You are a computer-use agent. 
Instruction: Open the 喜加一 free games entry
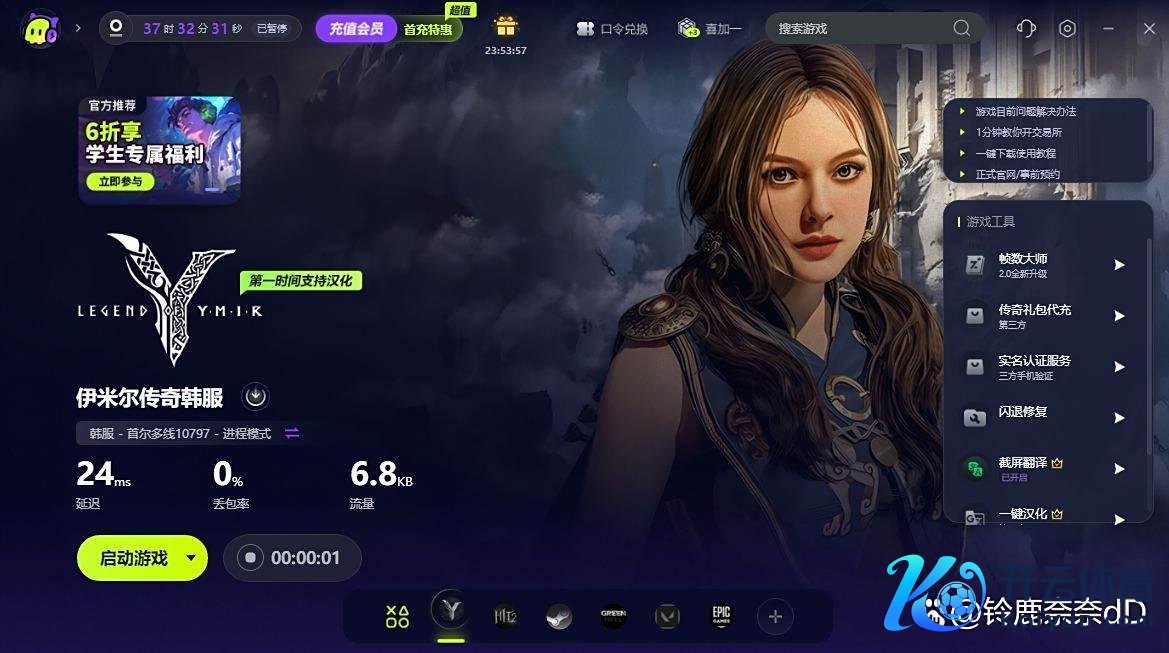pos(710,29)
